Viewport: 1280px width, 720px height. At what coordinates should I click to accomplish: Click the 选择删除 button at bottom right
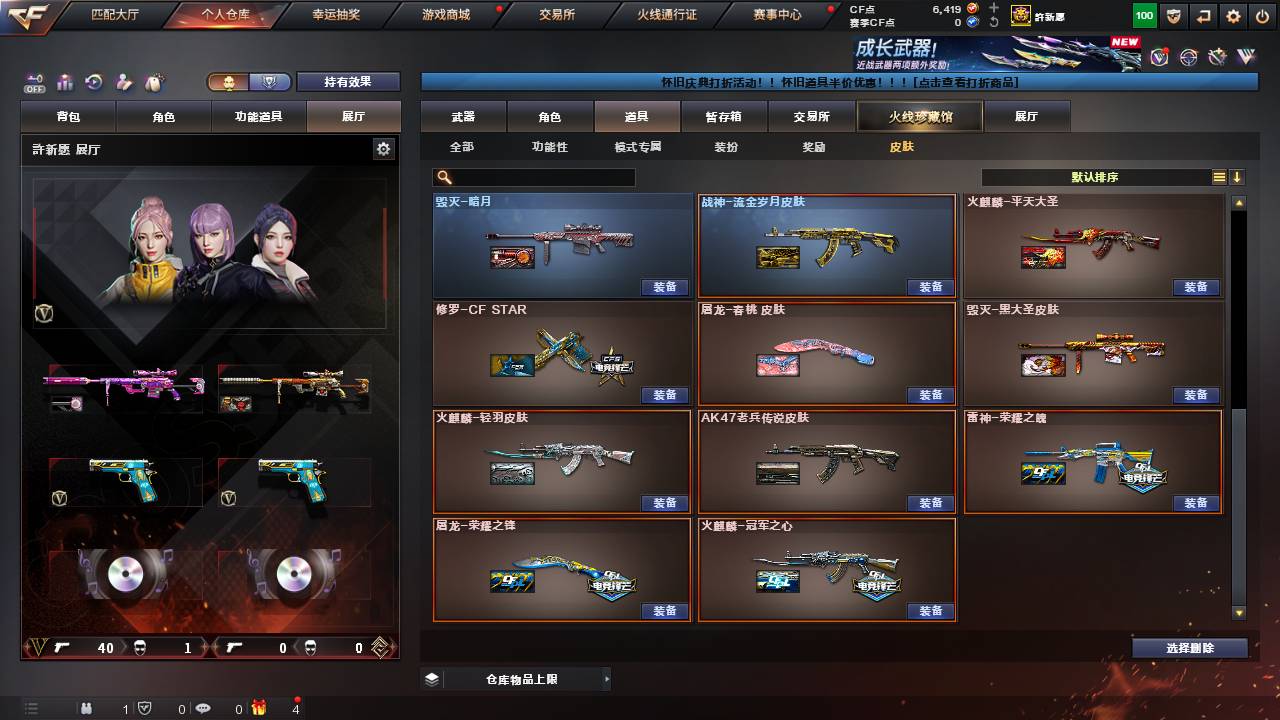pyautogui.click(x=1188, y=648)
